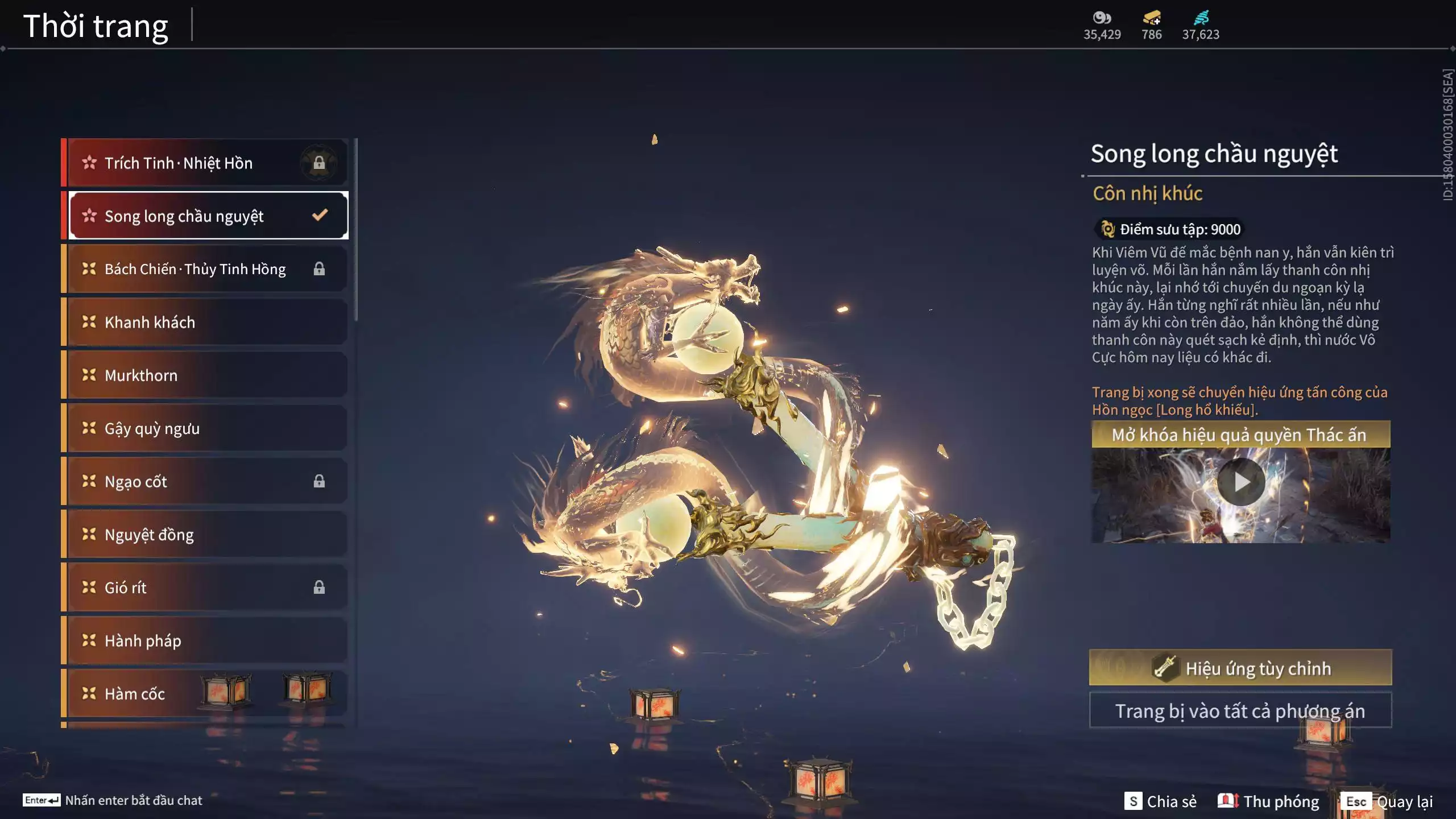
Task: Go back with Quay lại
Action: click(x=1388, y=801)
